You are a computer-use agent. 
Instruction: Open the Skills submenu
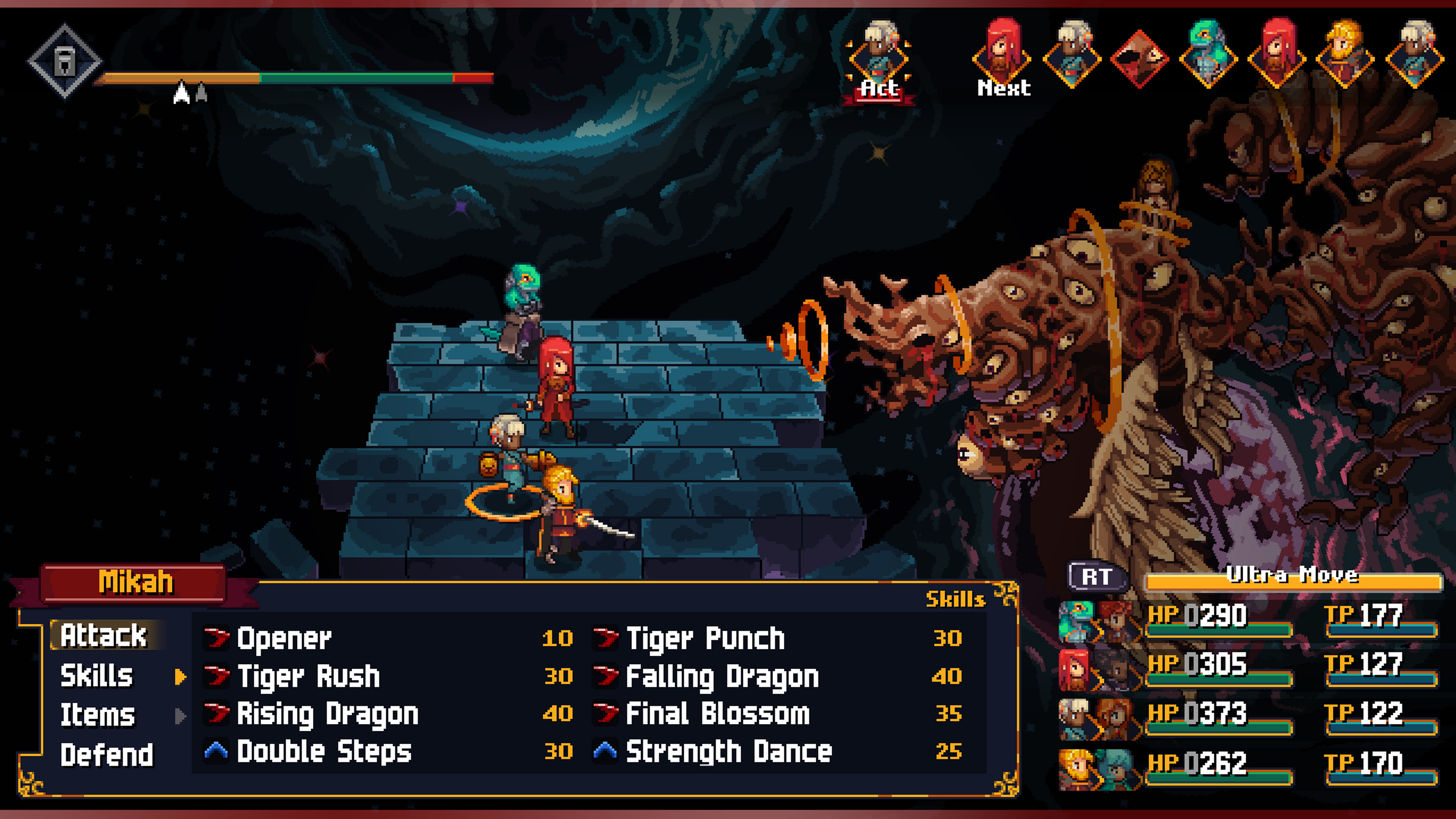[97, 676]
